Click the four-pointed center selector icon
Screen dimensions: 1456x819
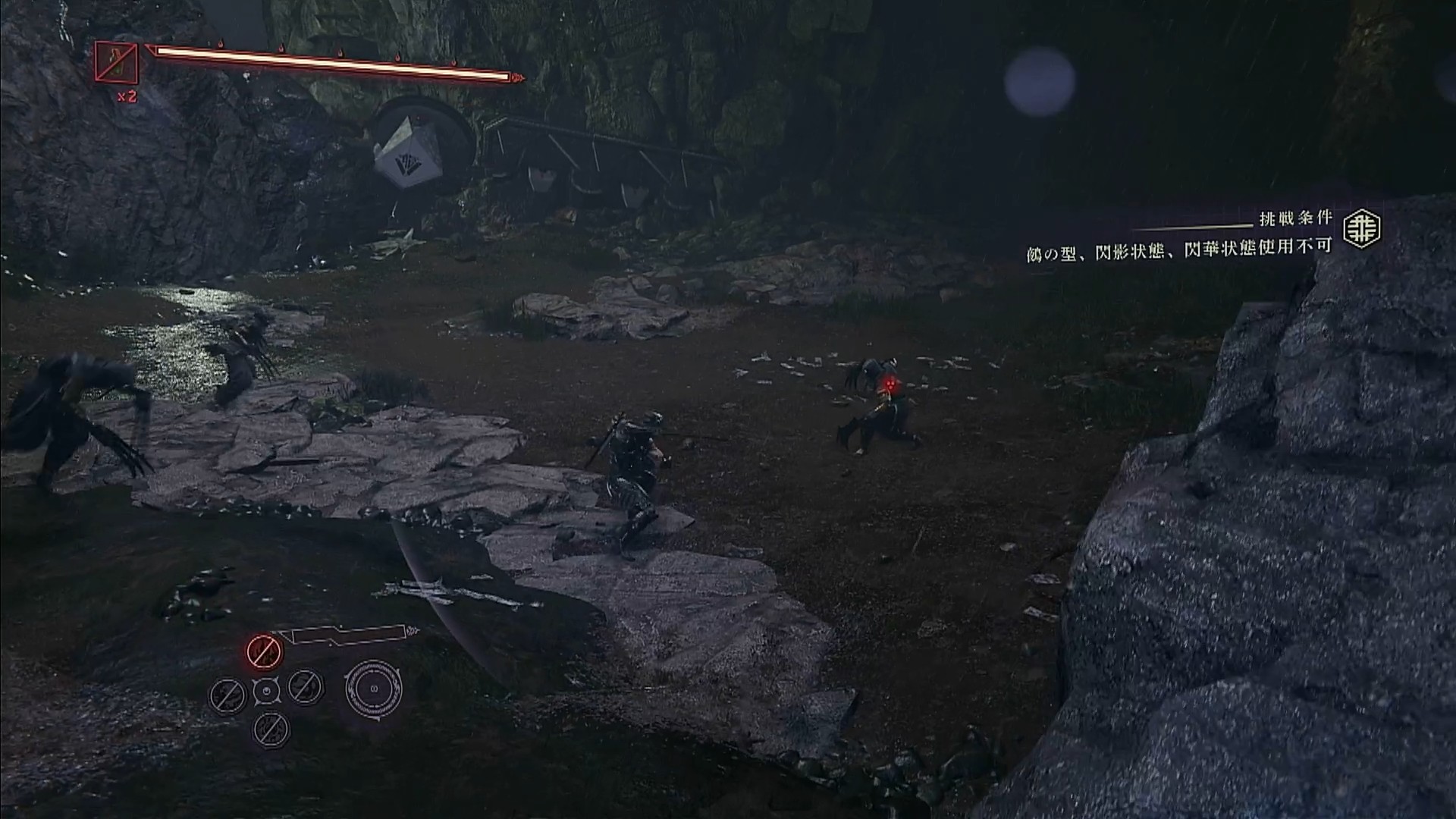[266, 690]
